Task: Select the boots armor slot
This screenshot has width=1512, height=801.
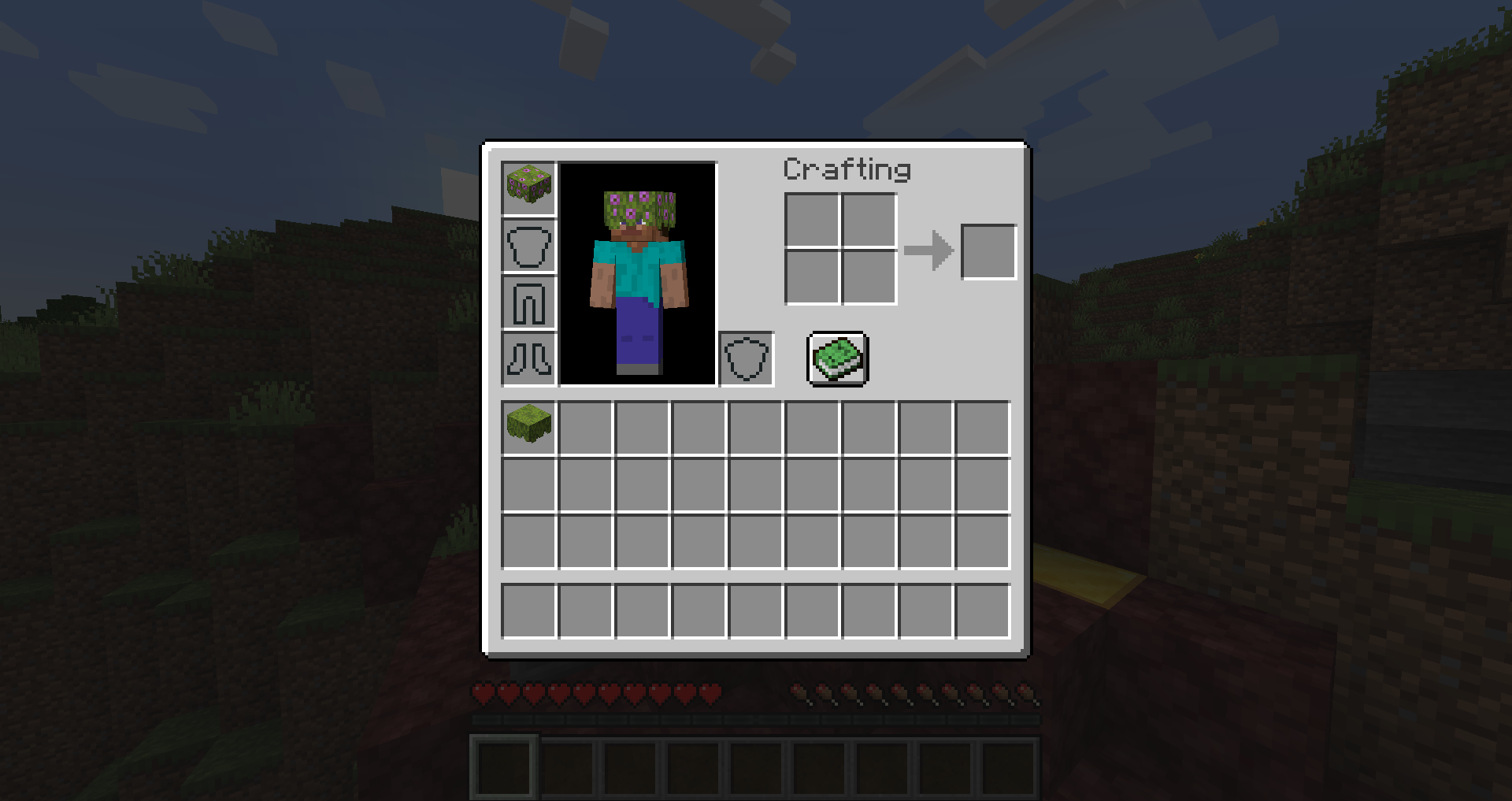Action: click(x=528, y=360)
